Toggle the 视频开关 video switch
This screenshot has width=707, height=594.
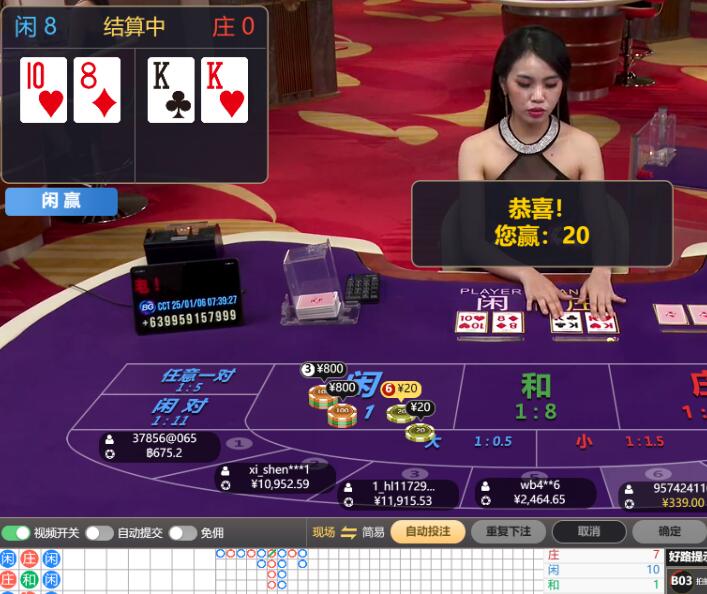pos(17,533)
